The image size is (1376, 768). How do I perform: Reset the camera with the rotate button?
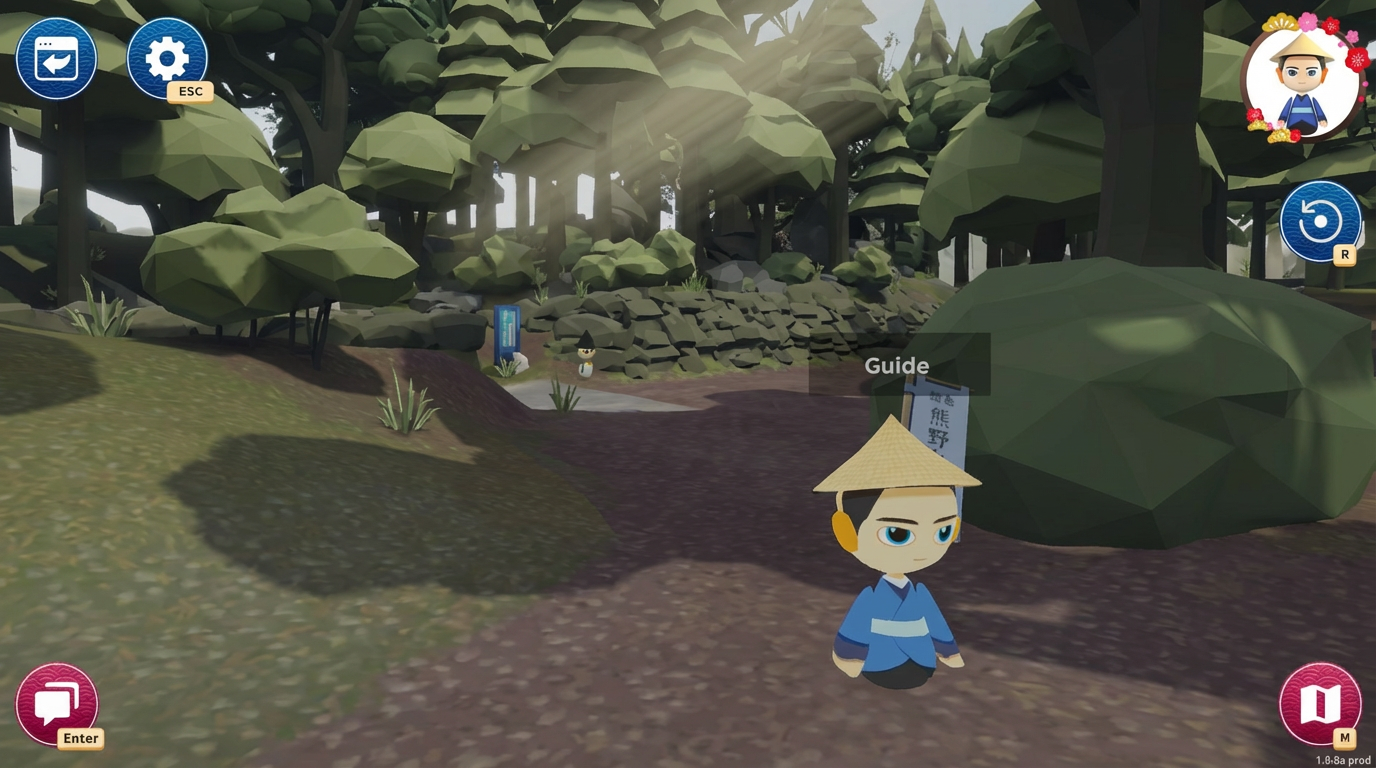(x=1320, y=221)
